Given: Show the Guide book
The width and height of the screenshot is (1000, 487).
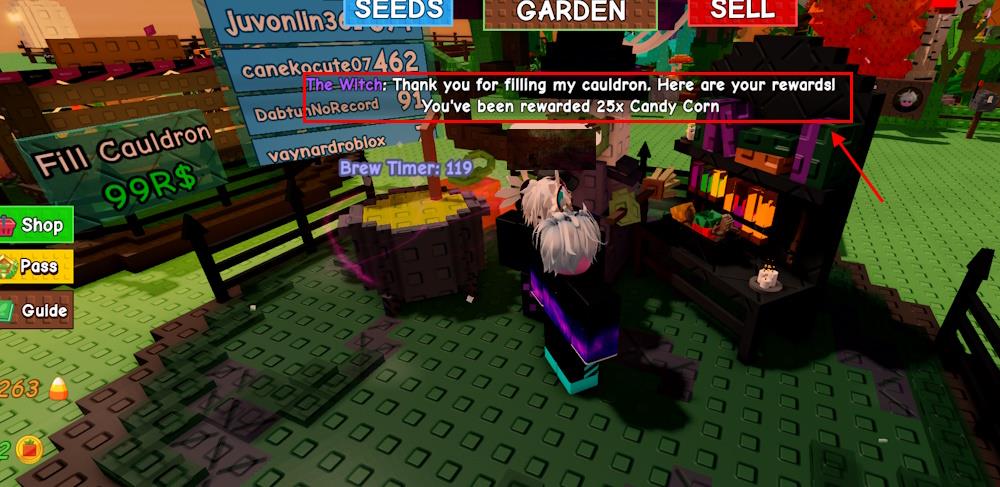Looking at the screenshot, I should 35,310.
